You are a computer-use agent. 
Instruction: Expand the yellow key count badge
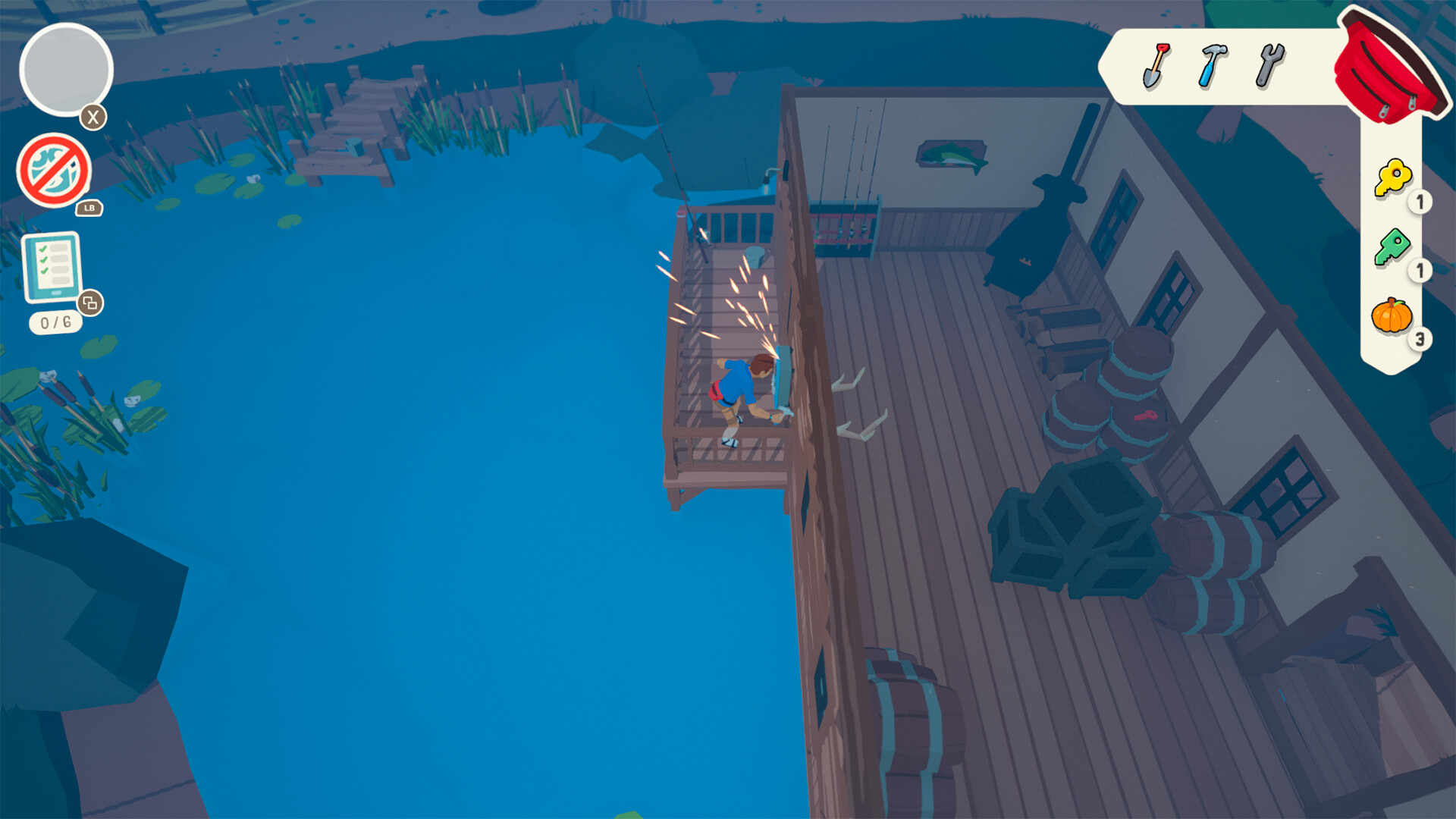tap(1420, 201)
